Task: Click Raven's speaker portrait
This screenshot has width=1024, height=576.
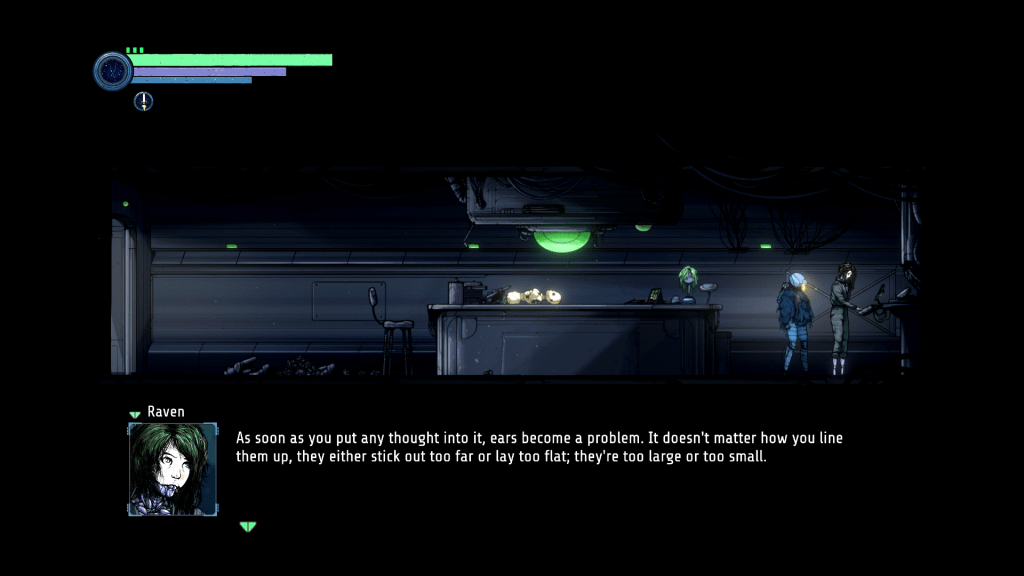Action: 172,469
